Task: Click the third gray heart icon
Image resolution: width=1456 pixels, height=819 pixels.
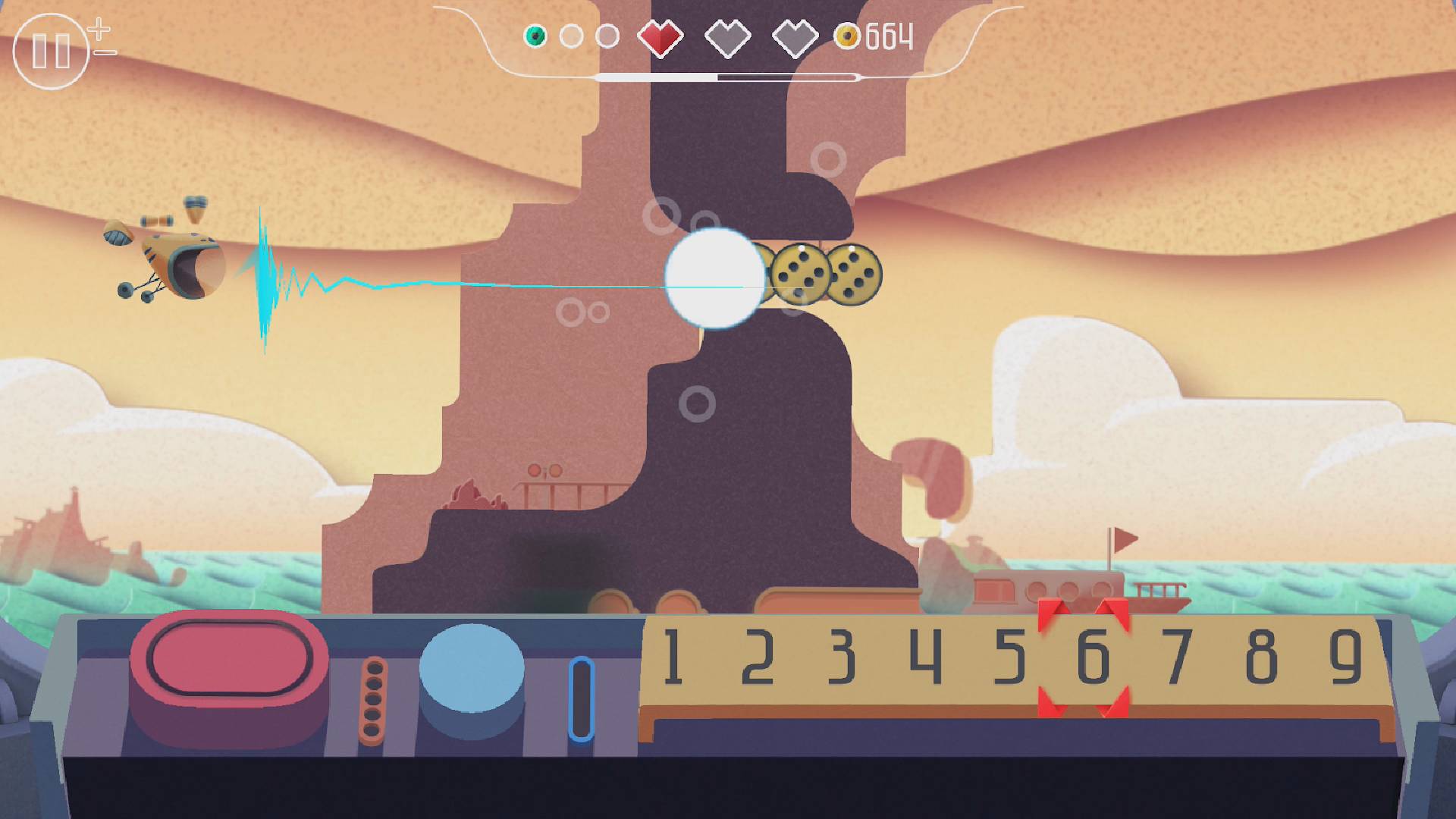Action: [x=796, y=36]
